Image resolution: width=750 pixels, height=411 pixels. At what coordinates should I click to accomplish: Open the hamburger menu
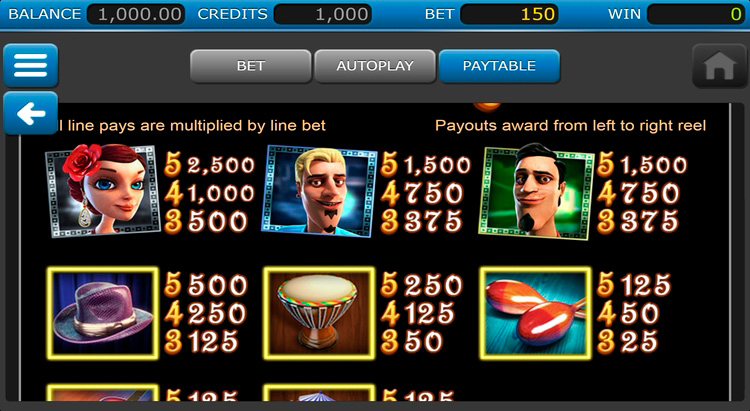[x=30, y=66]
